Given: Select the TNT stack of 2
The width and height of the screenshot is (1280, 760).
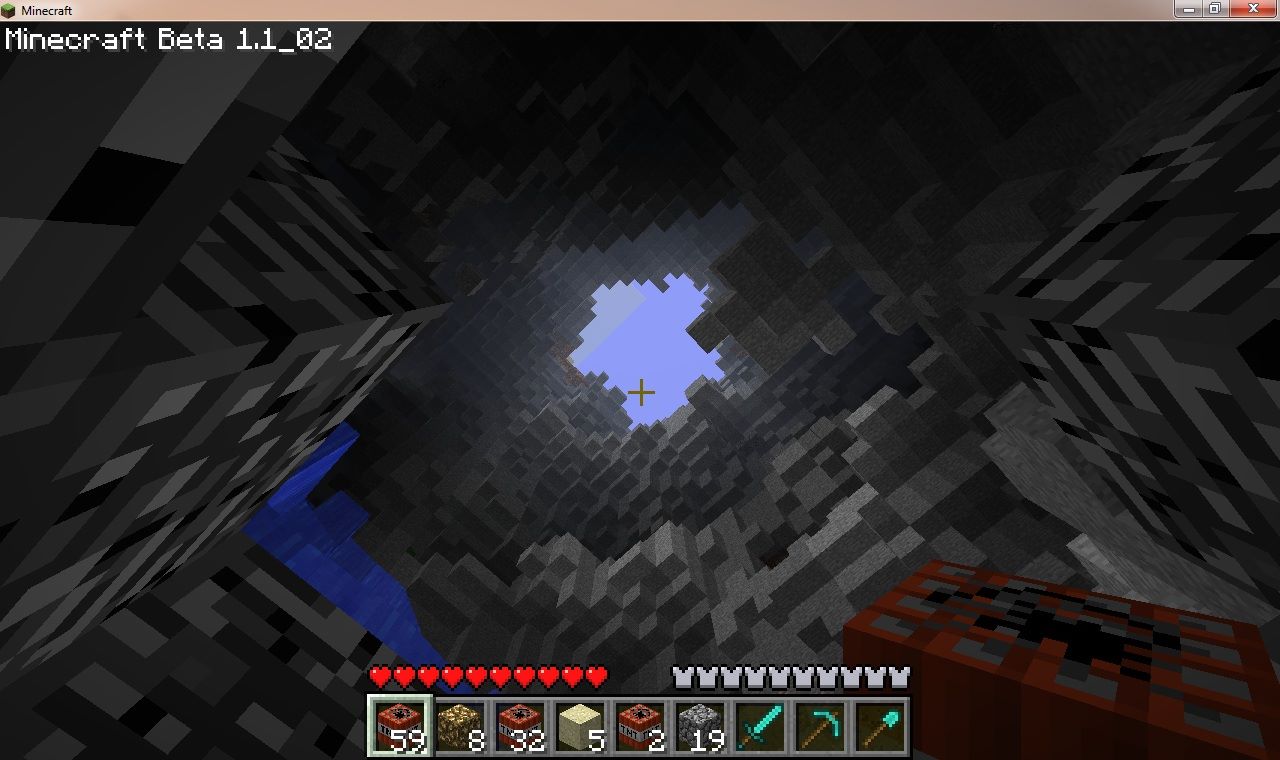Looking at the screenshot, I should point(639,726).
